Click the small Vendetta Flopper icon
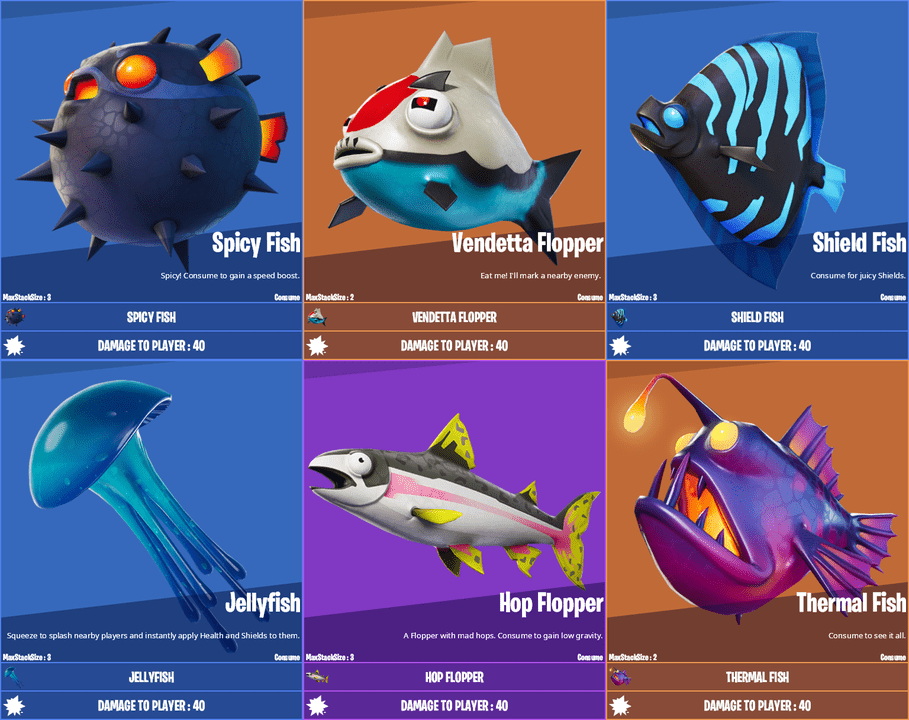Image resolution: width=909 pixels, height=720 pixels. point(318,317)
